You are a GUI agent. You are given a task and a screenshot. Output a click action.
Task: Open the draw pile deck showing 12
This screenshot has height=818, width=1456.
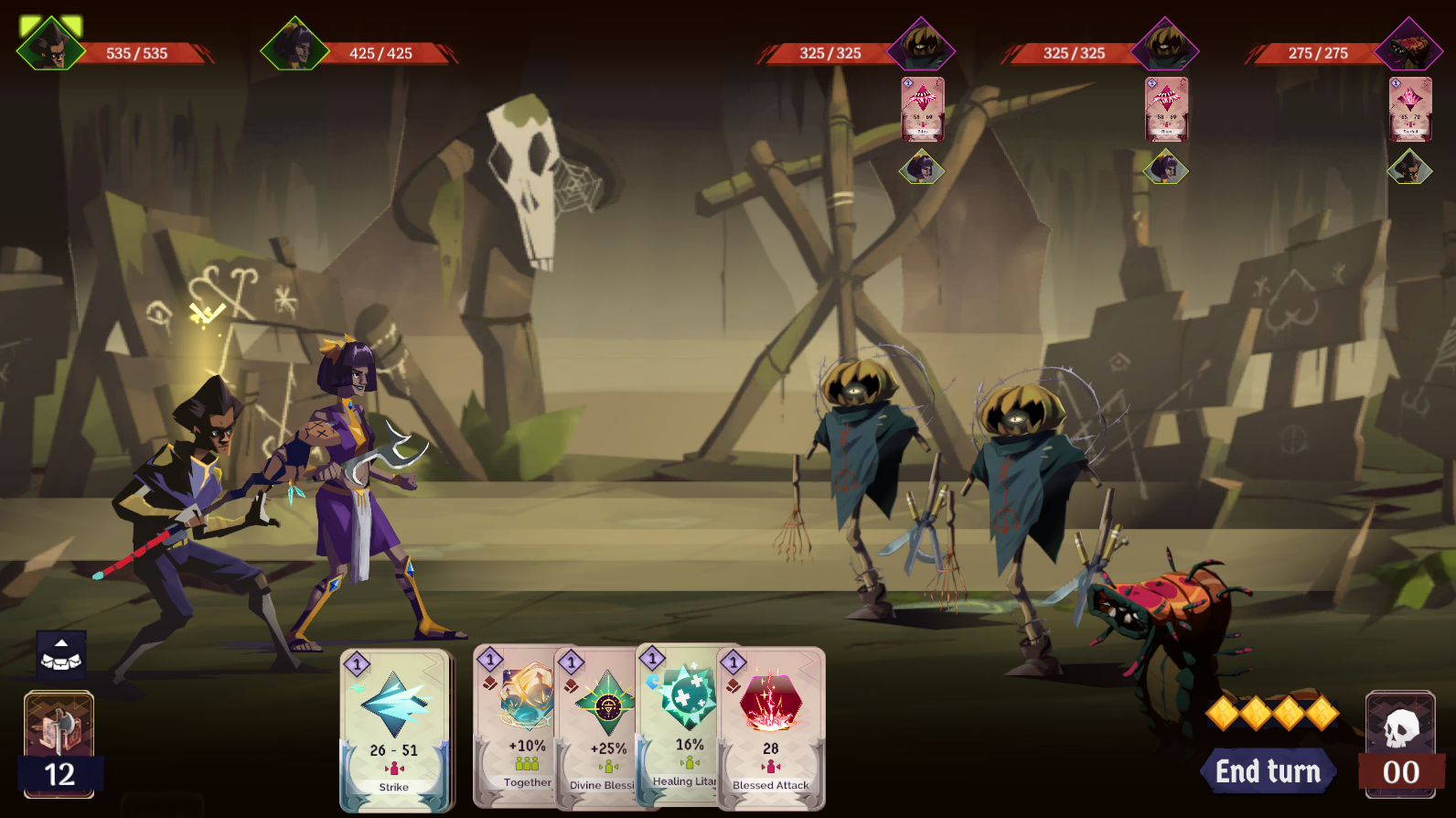(x=59, y=743)
